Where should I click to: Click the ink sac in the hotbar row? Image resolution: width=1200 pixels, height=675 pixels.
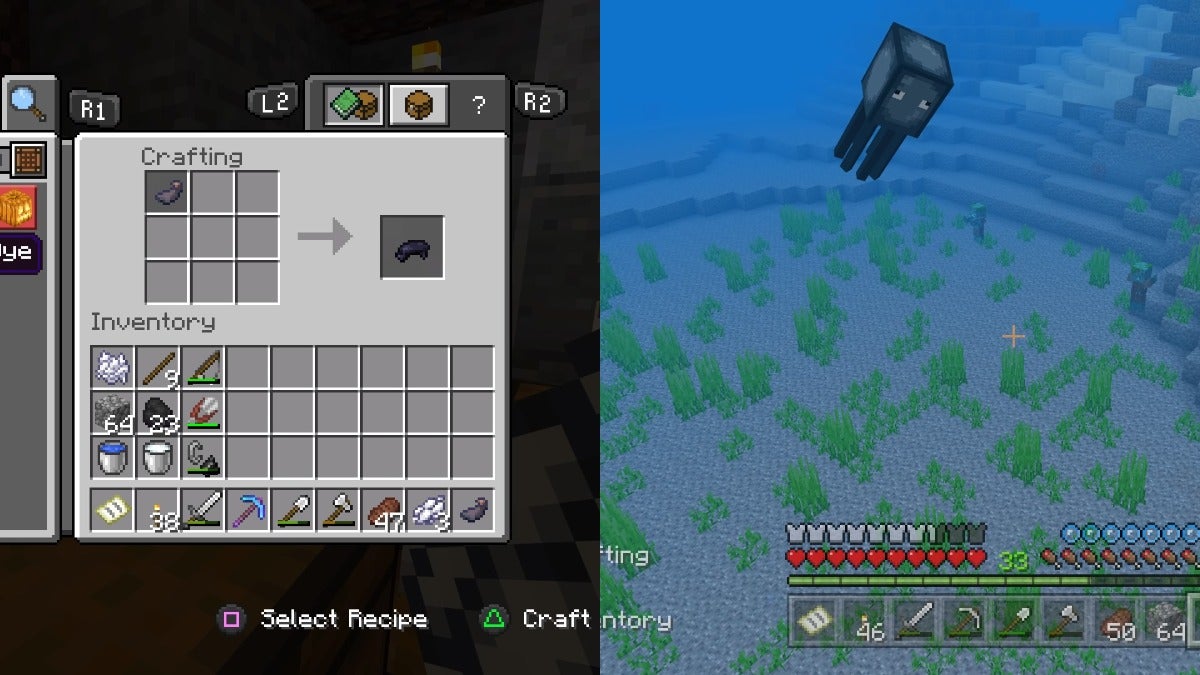click(473, 510)
